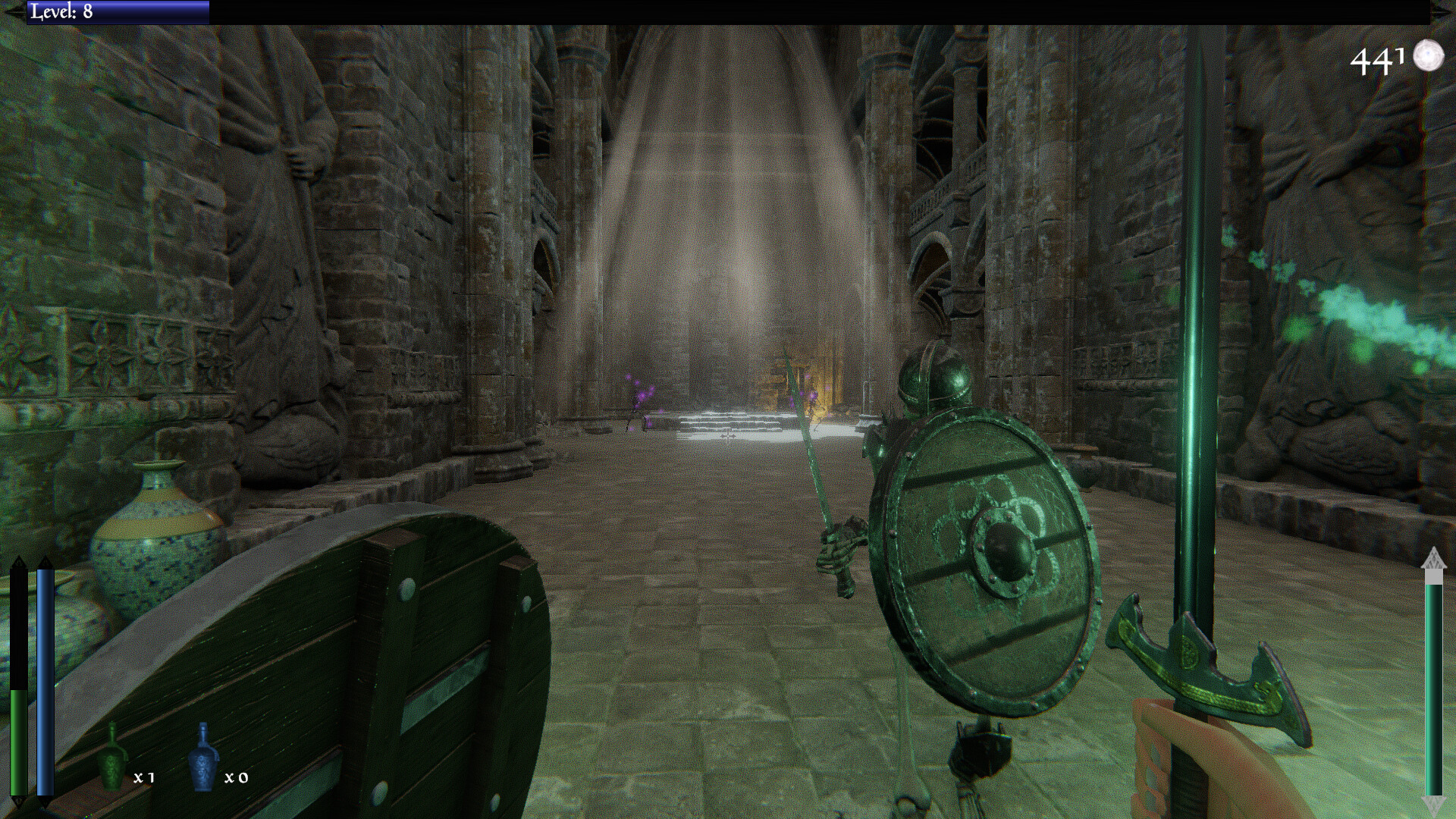The width and height of the screenshot is (1456, 819).
Task: Use the blue mana potion
Action: coord(203,758)
